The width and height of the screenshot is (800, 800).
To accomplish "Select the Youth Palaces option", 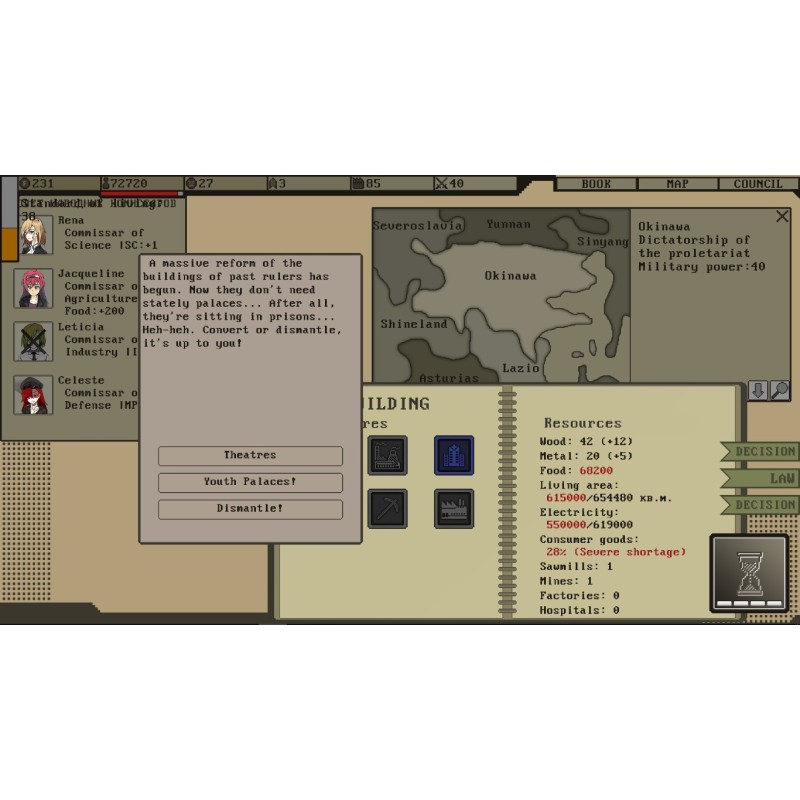I will (x=250, y=482).
